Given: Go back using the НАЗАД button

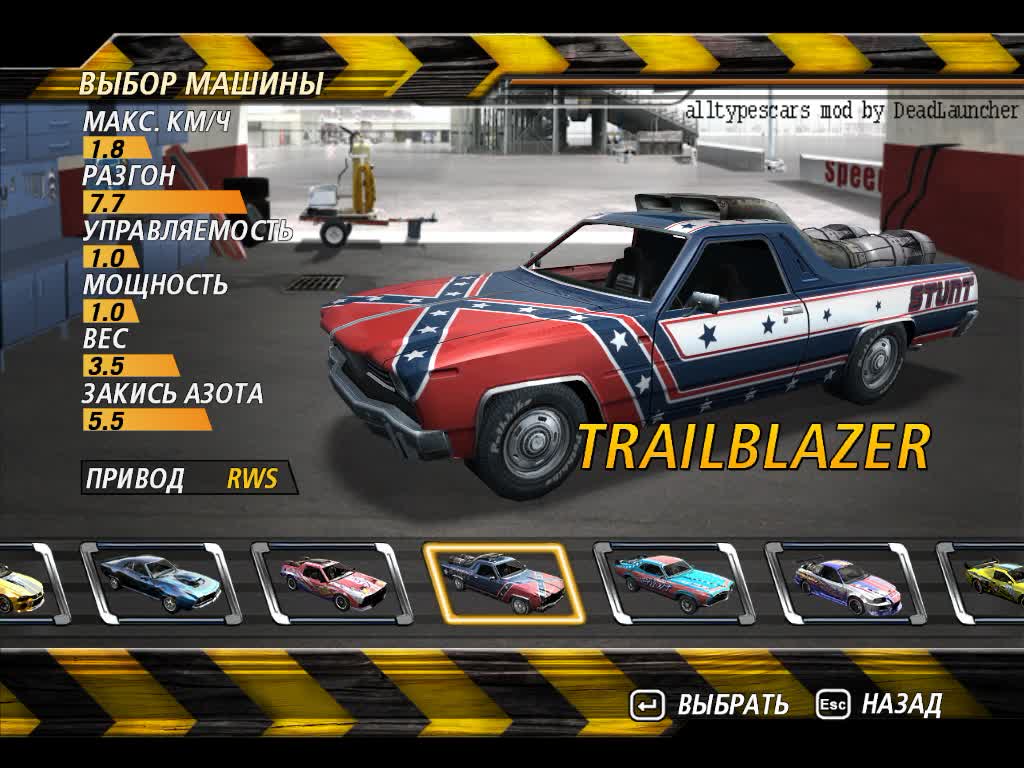Looking at the screenshot, I should click(880, 704).
